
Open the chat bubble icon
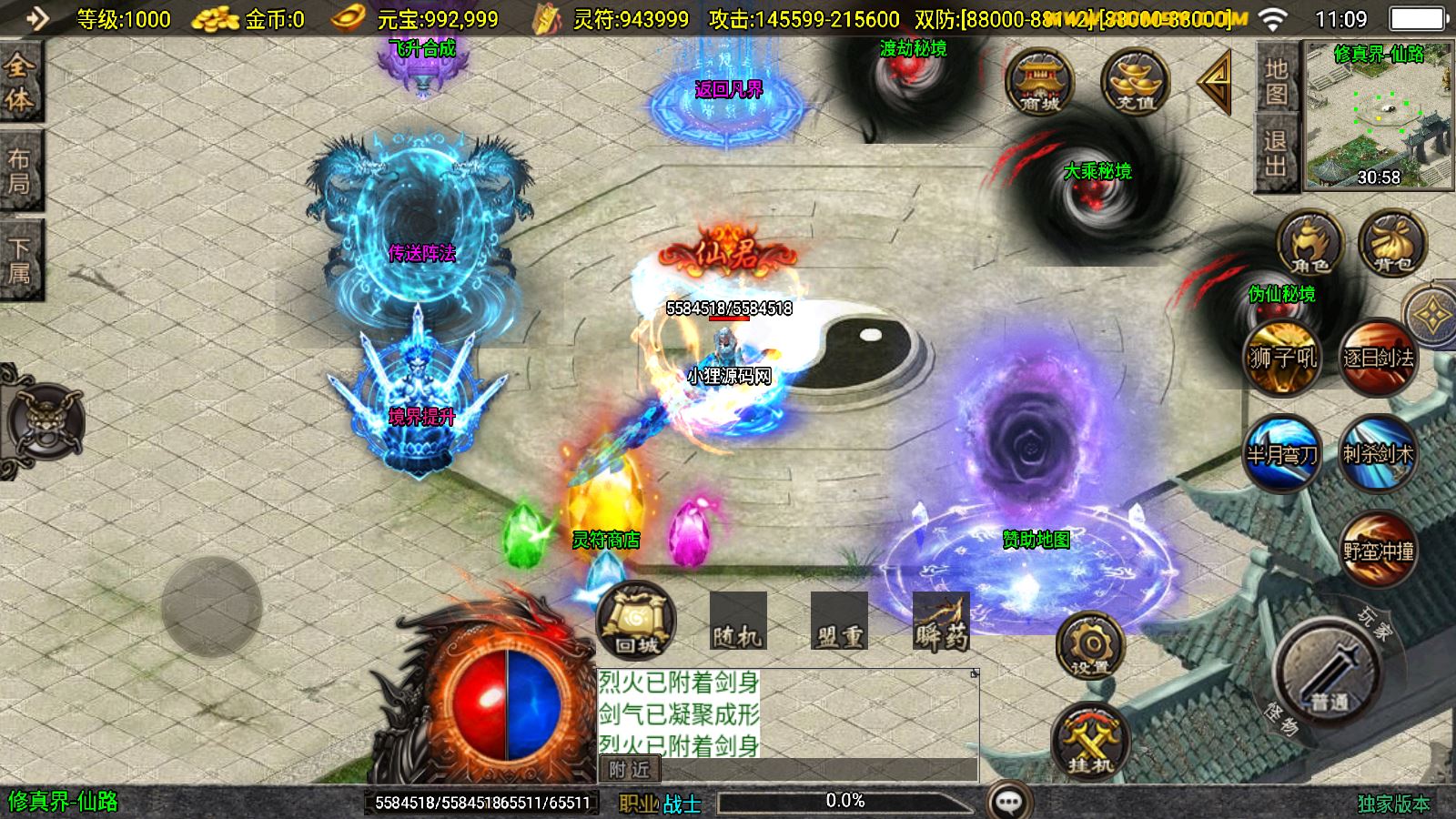click(x=1008, y=802)
